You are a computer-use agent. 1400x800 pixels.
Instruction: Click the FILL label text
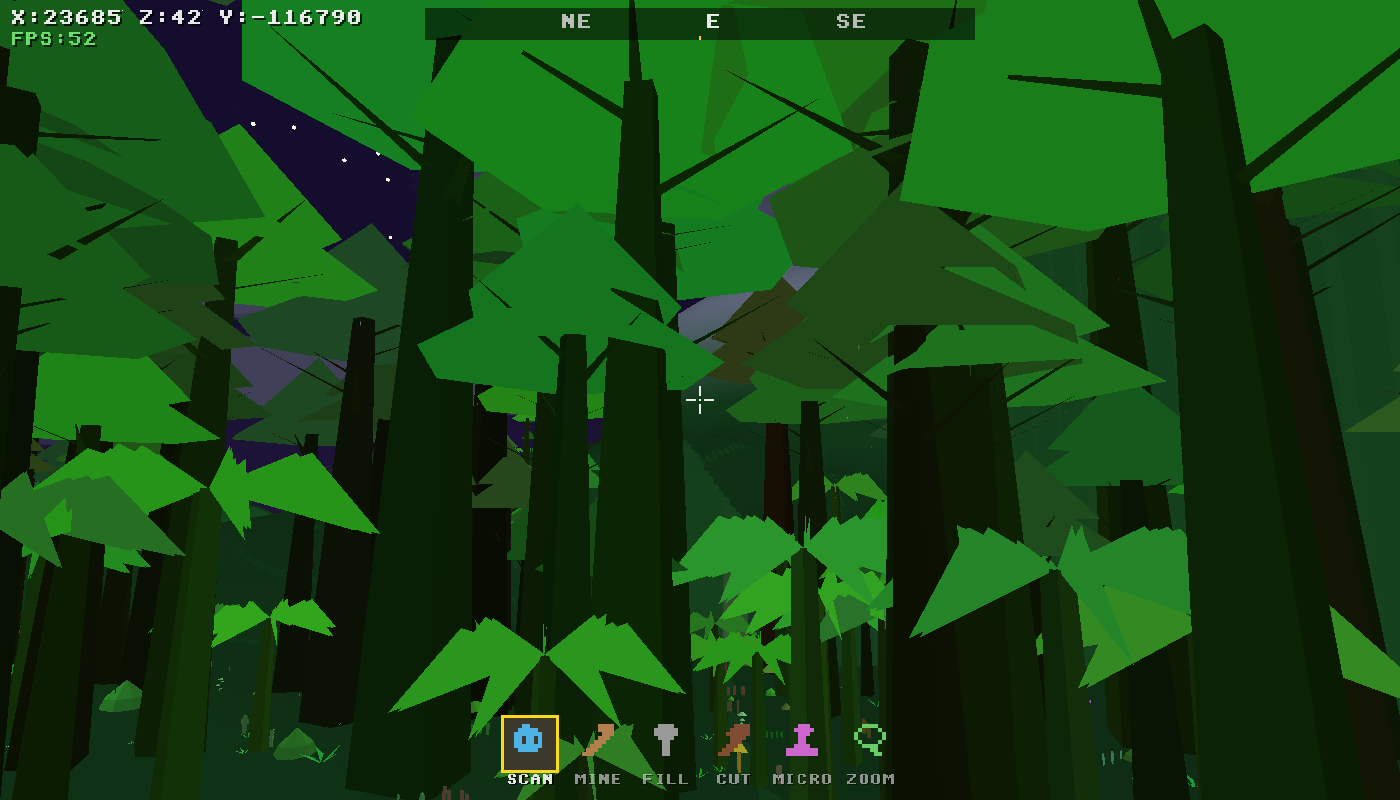(665, 778)
